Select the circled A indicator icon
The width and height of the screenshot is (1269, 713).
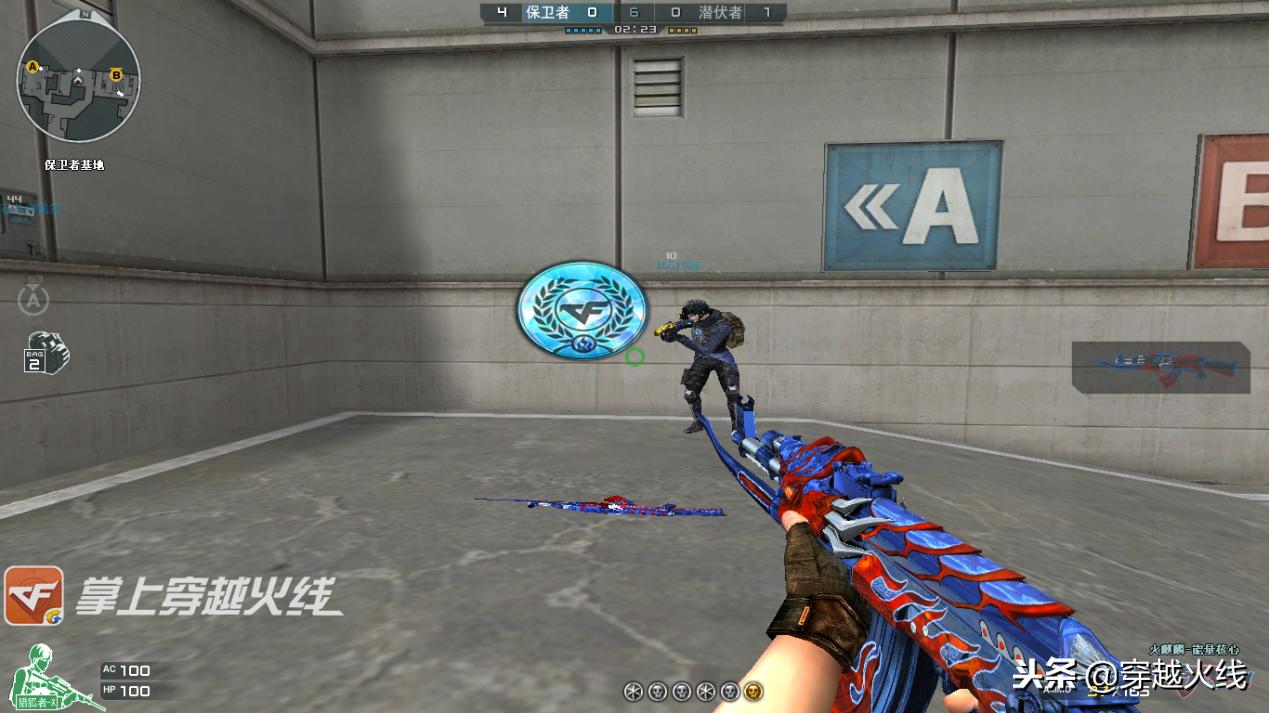click(x=34, y=298)
